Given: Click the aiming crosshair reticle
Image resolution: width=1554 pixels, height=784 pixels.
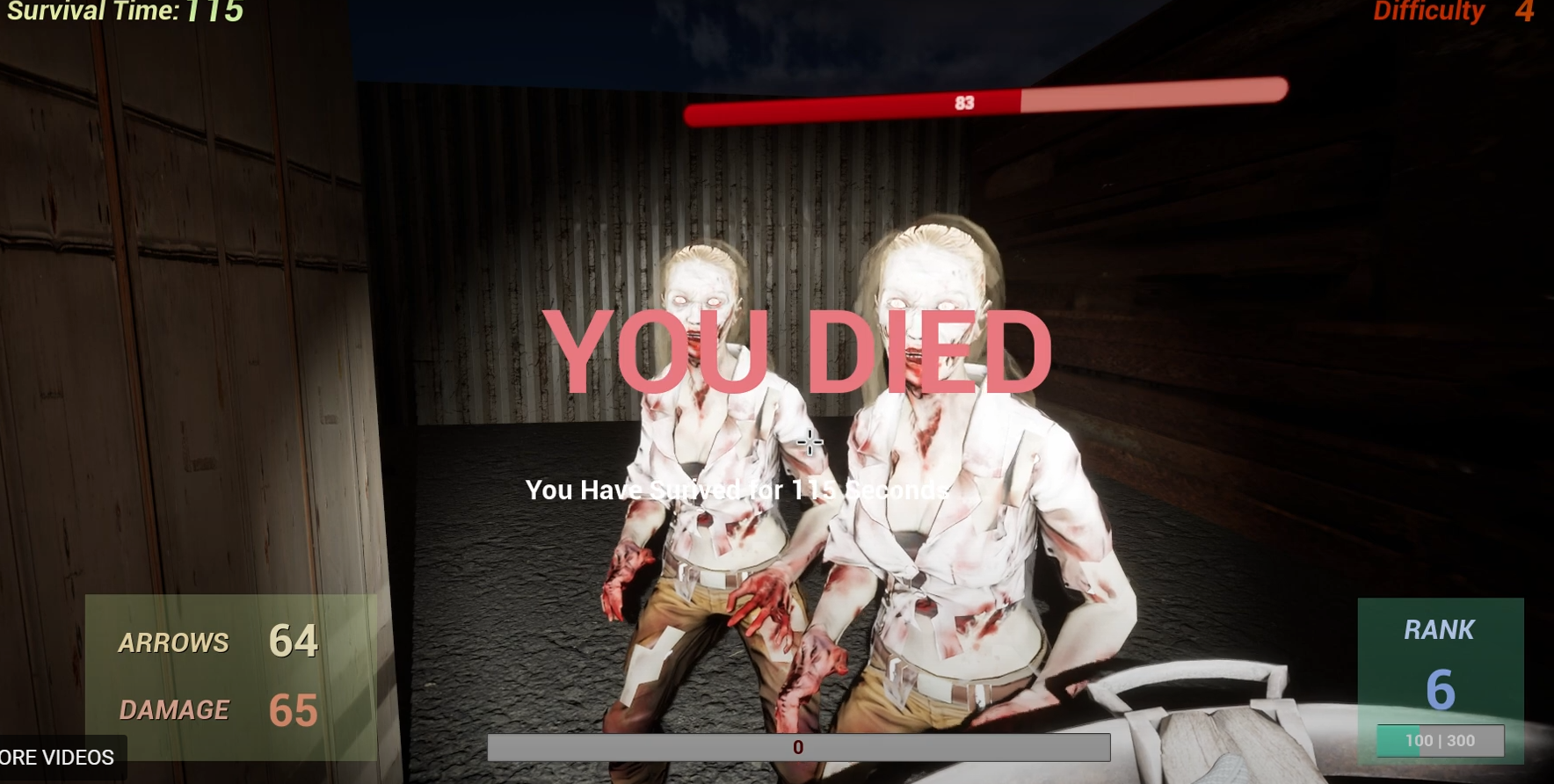Looking at the screenshot, I should 809,443.
